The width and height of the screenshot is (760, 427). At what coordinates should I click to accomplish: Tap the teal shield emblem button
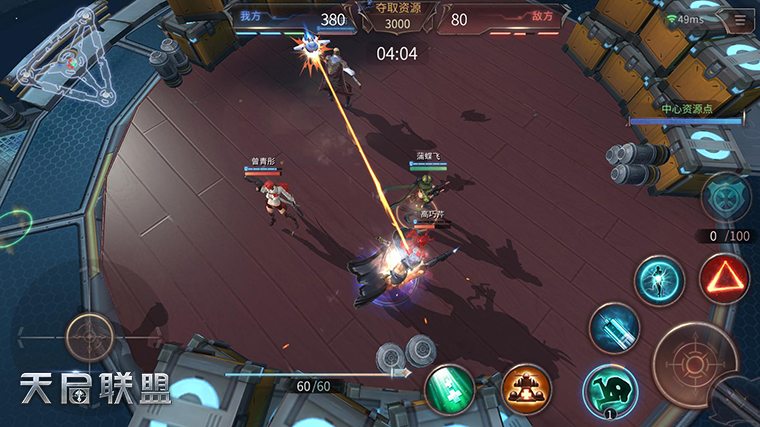point(726,197)
